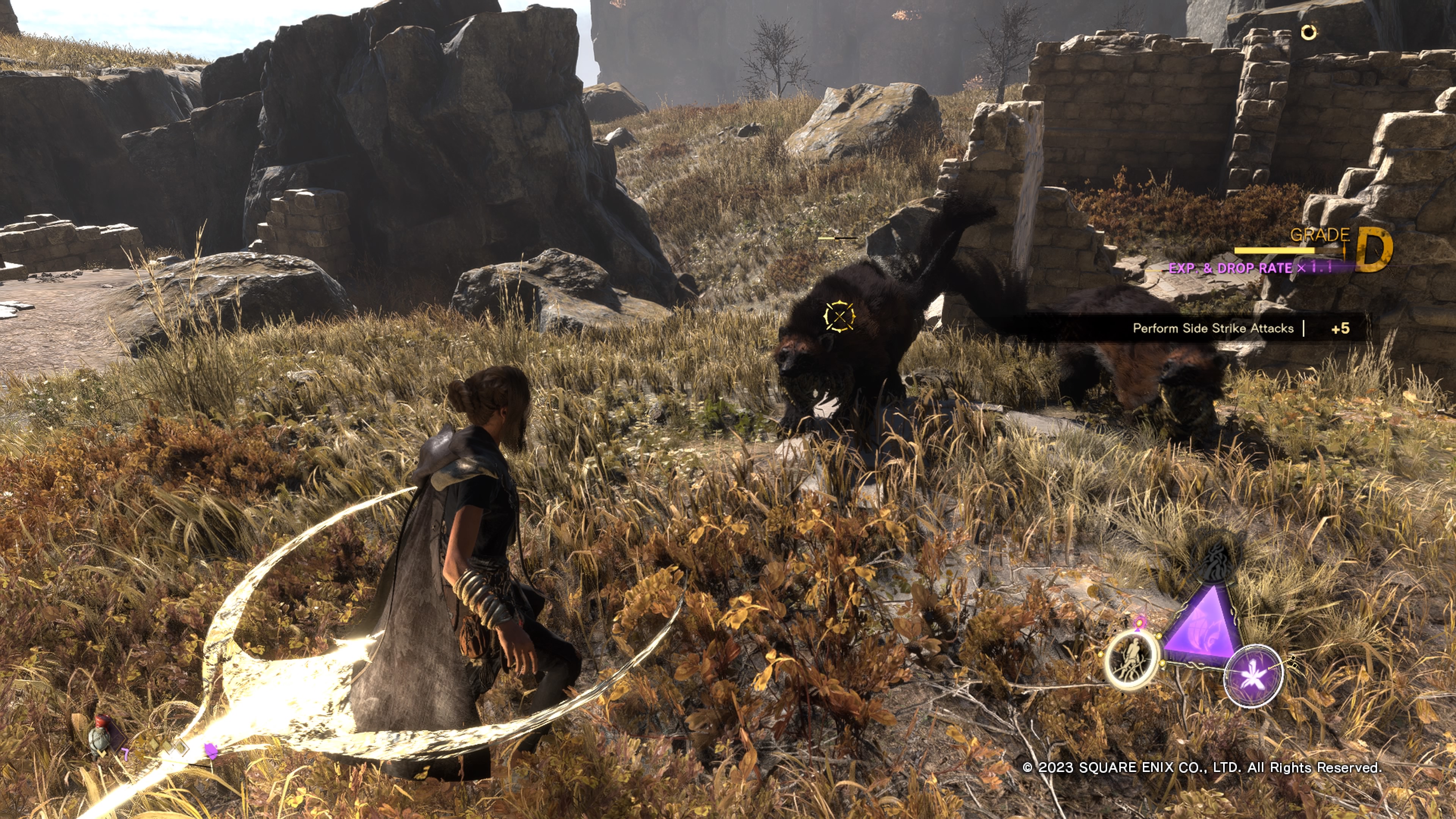Screen dimensions: 1456x819
Task: Select the Perform Side Strike Attacks notice
Action: (1213, 328)
